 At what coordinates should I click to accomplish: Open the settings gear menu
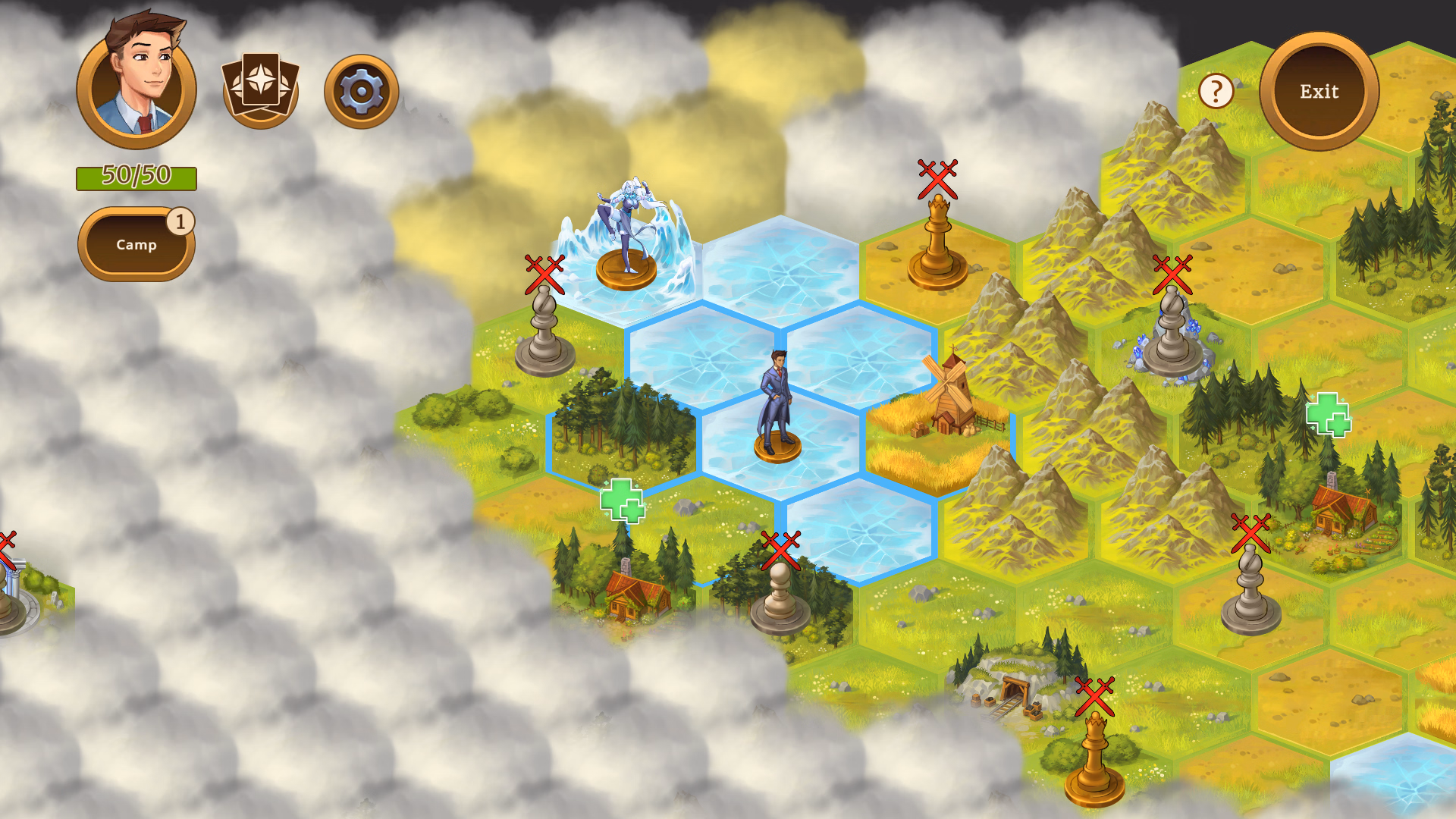pyautogui.click(x=362, y=89)
